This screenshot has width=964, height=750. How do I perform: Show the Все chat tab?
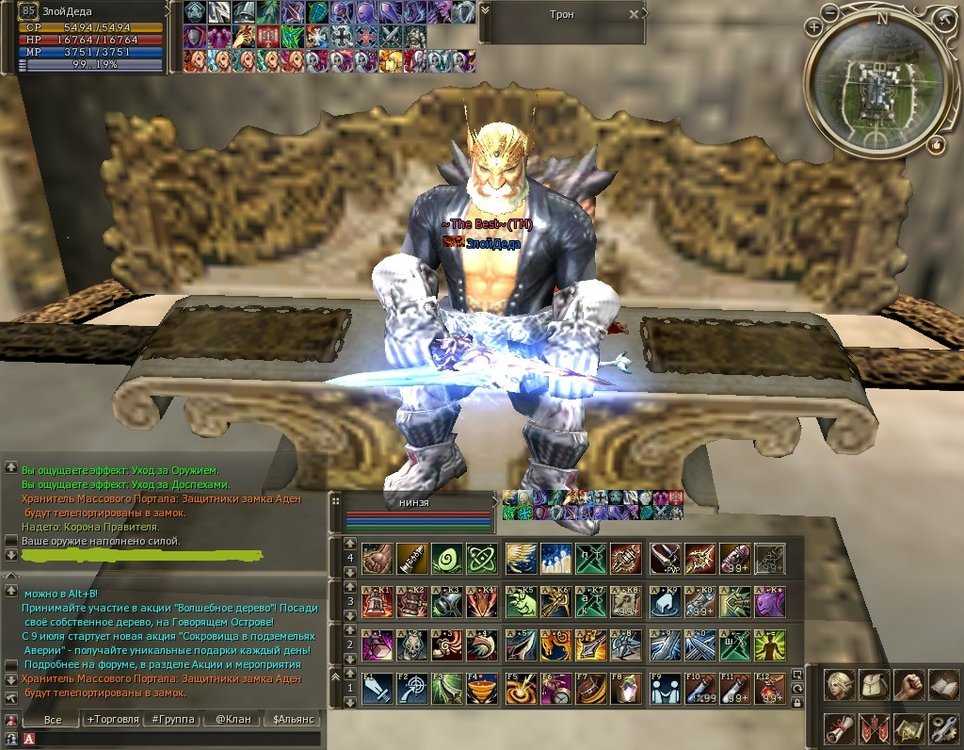[53, 719]
